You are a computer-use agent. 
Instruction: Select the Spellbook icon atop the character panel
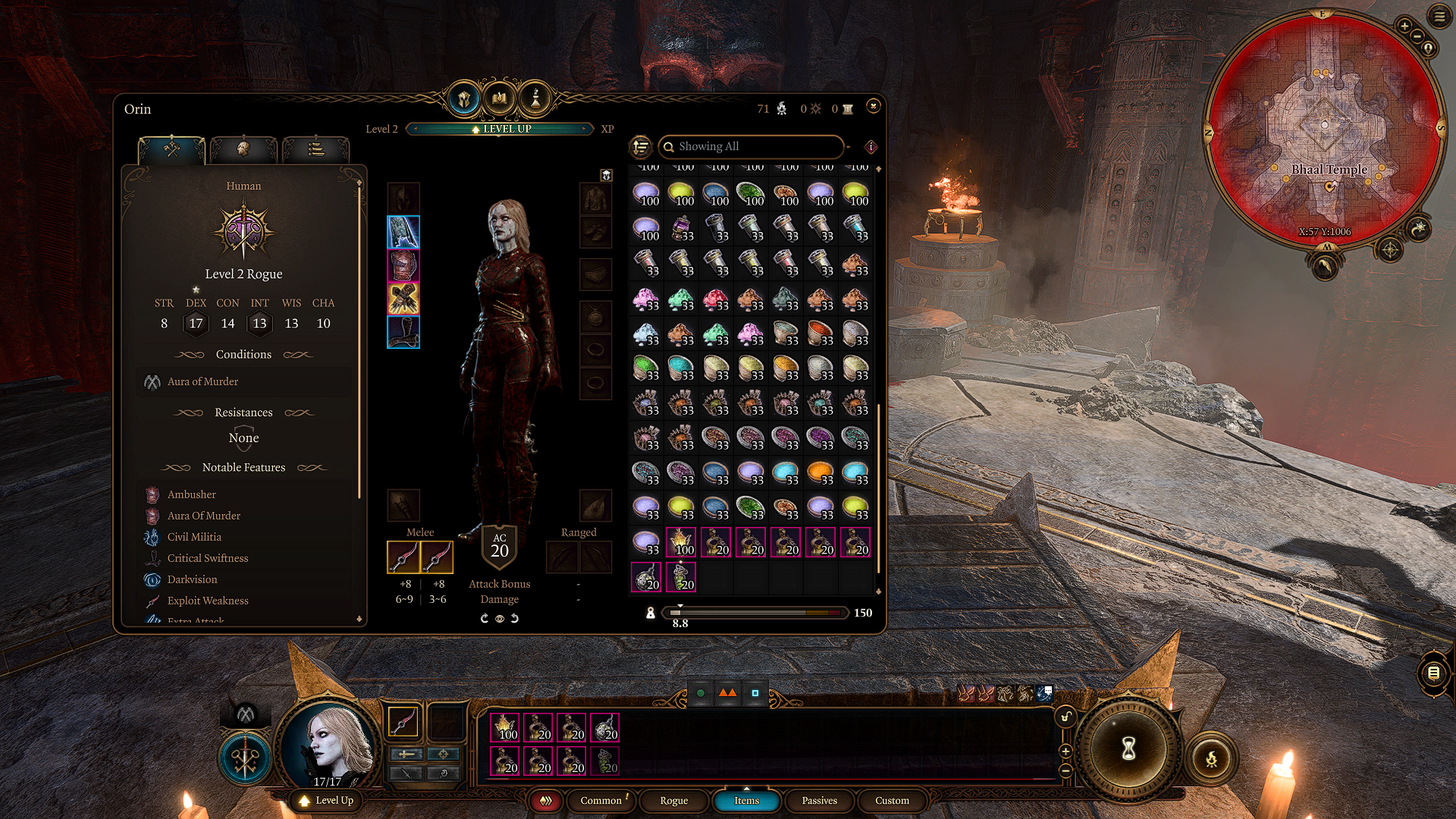[499, 98]
